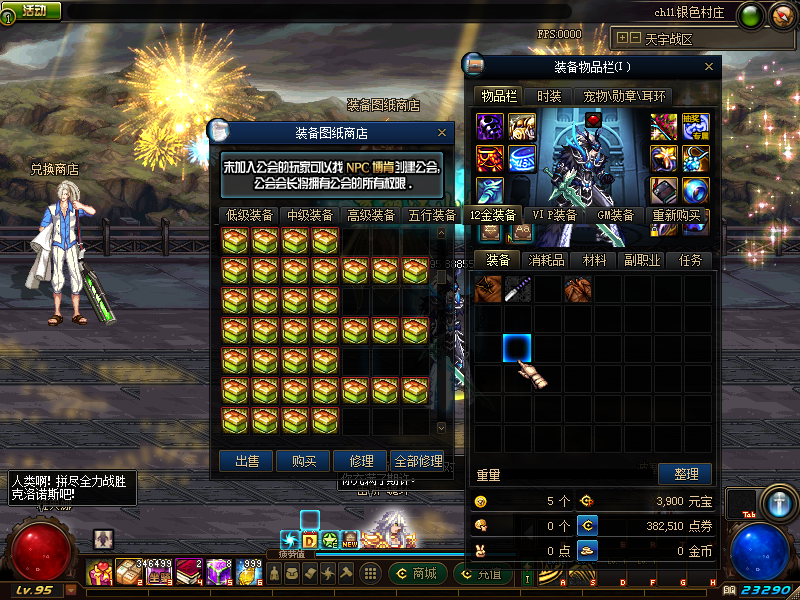This screenshot has height=600, width=800.
Task: Select the 高级装备 shop tab
Action: coord(370,215)
